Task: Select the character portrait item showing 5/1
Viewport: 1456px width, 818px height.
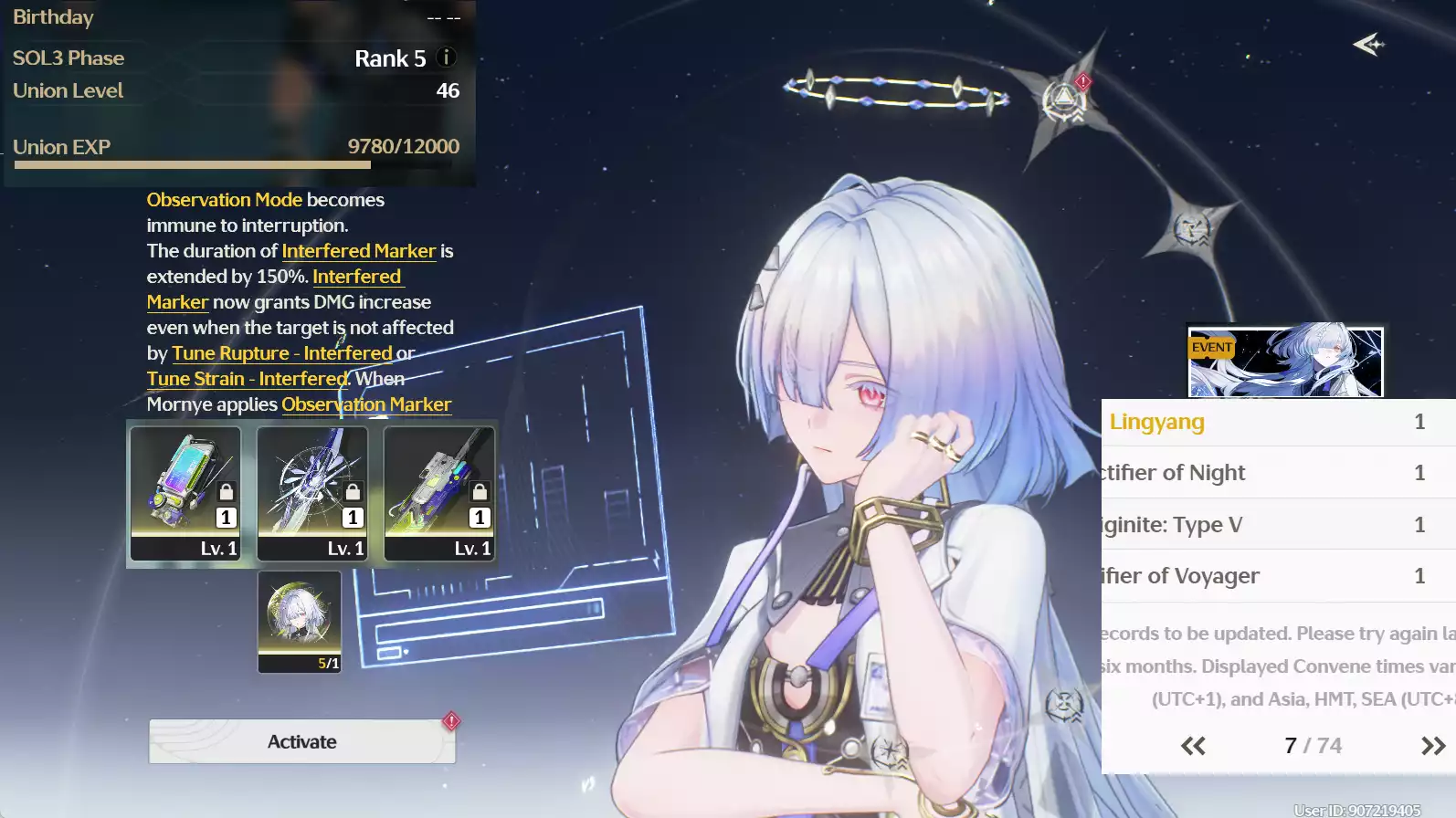Action: click(x=300, y=621)
